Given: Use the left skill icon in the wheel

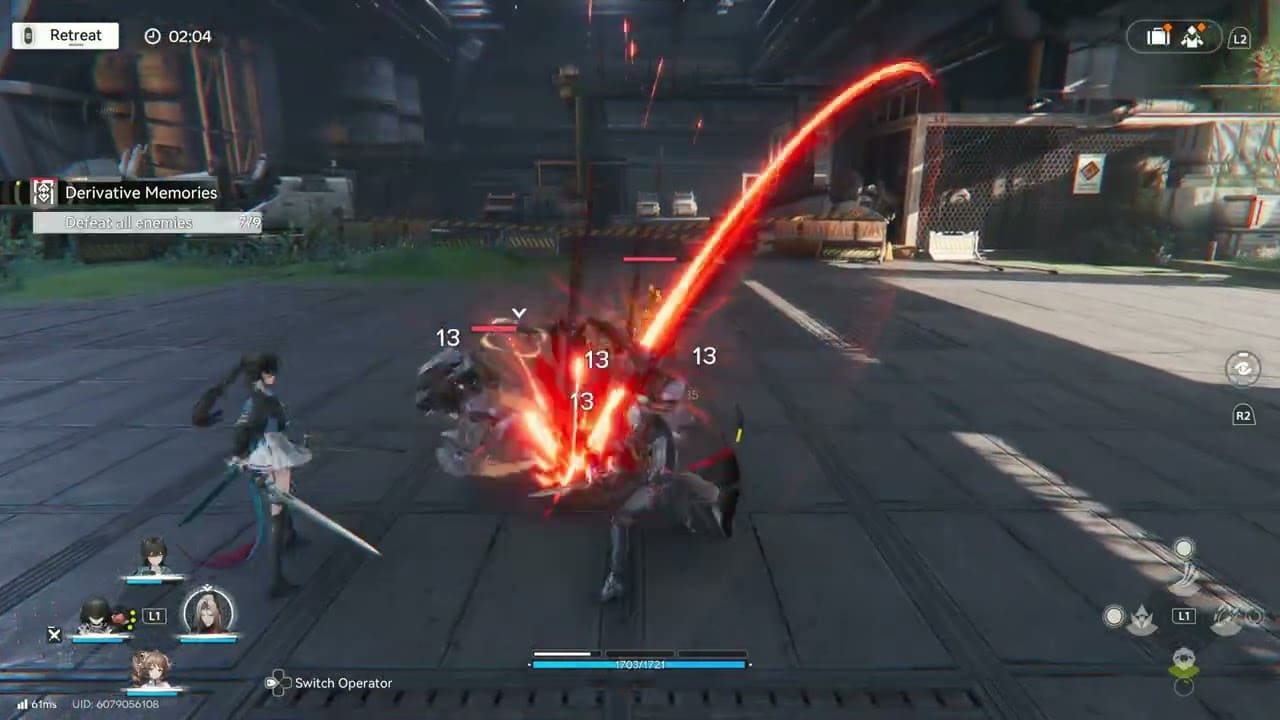Looking at the screenshot, I should (1140, 620).
